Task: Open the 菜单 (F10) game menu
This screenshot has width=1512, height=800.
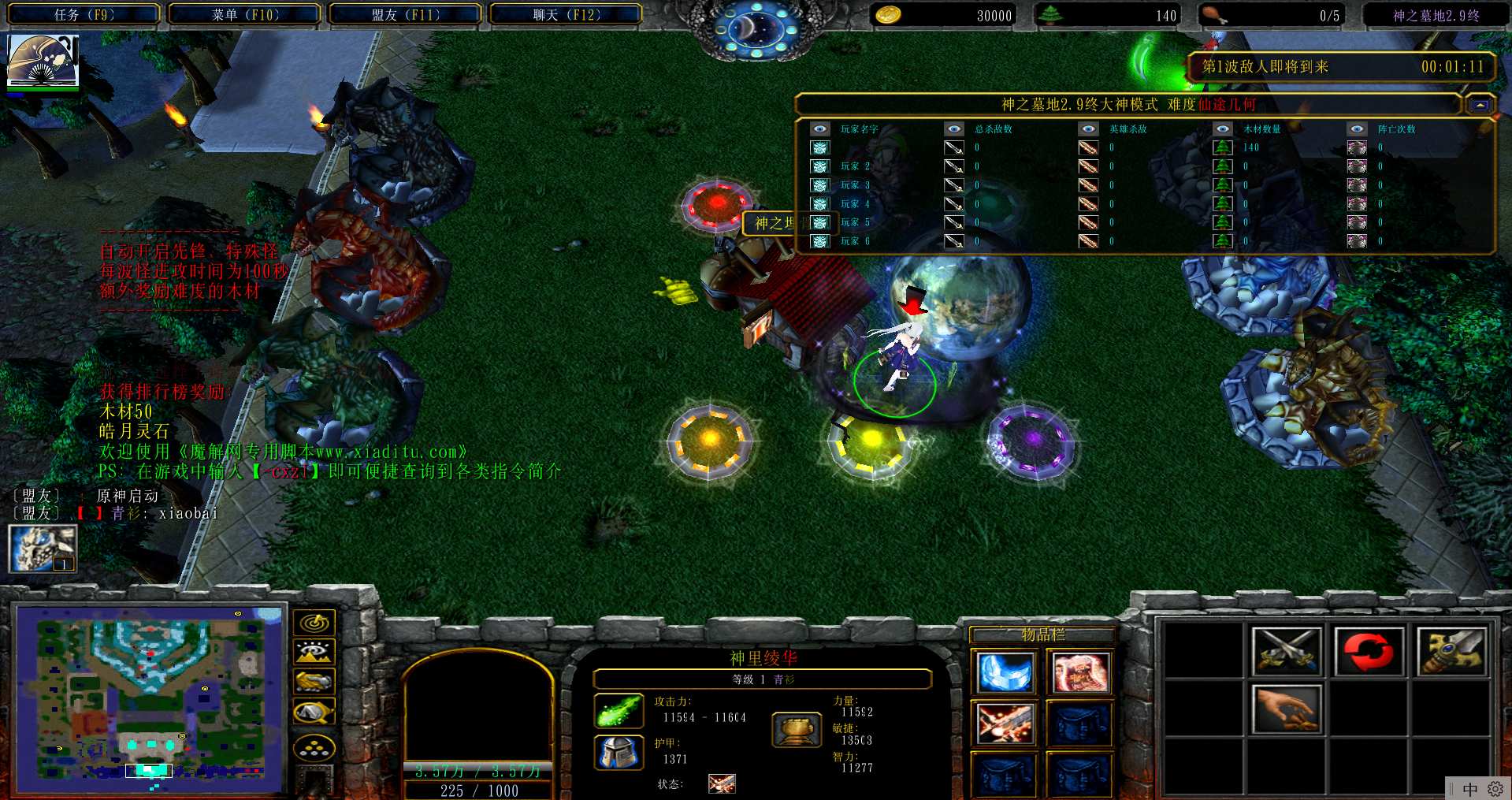Action: click(x=245, y=14)
